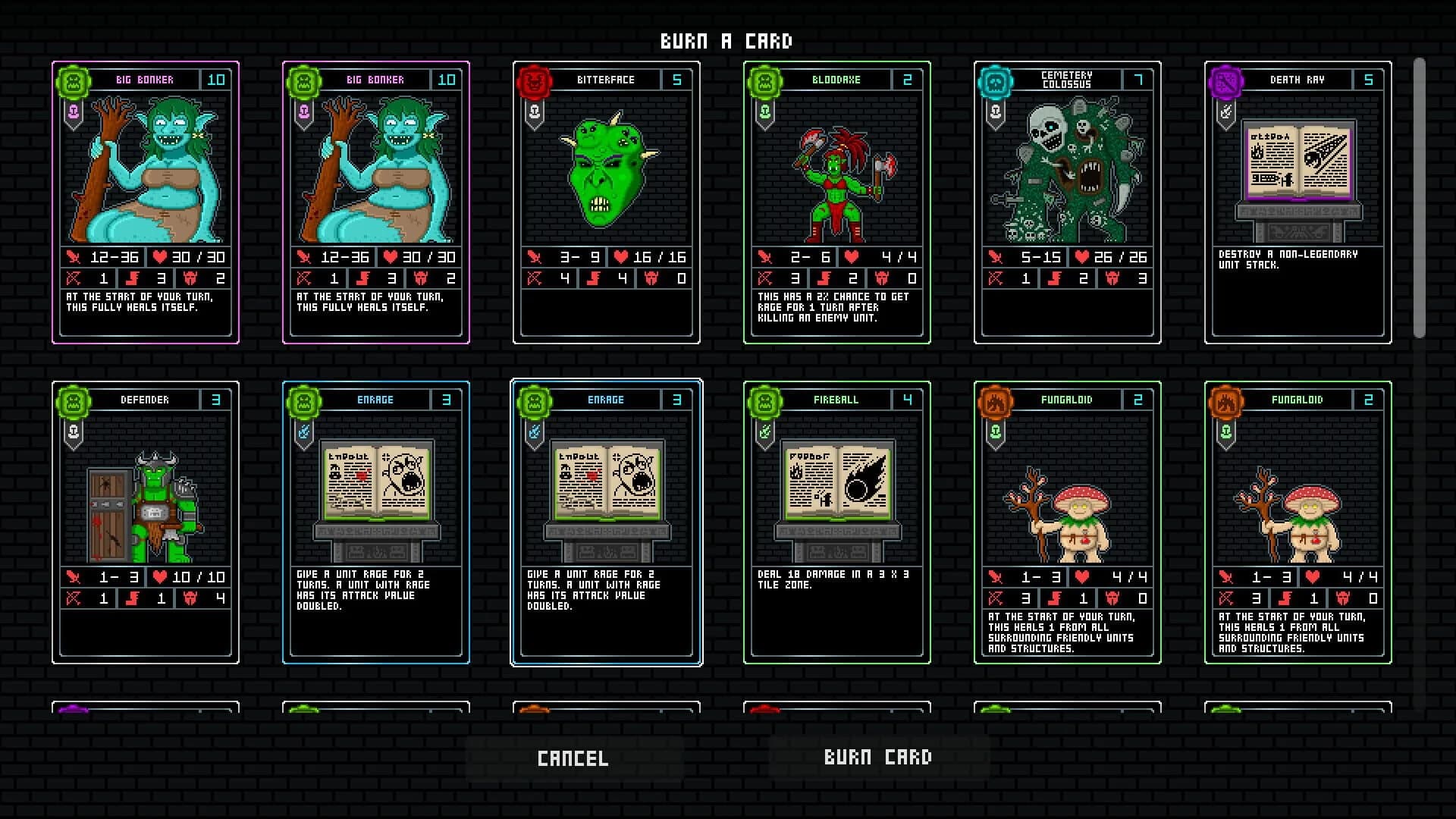Click the BURN A CARD title header
Viewport: 1456px width, 819px height.
pos(726,42)
